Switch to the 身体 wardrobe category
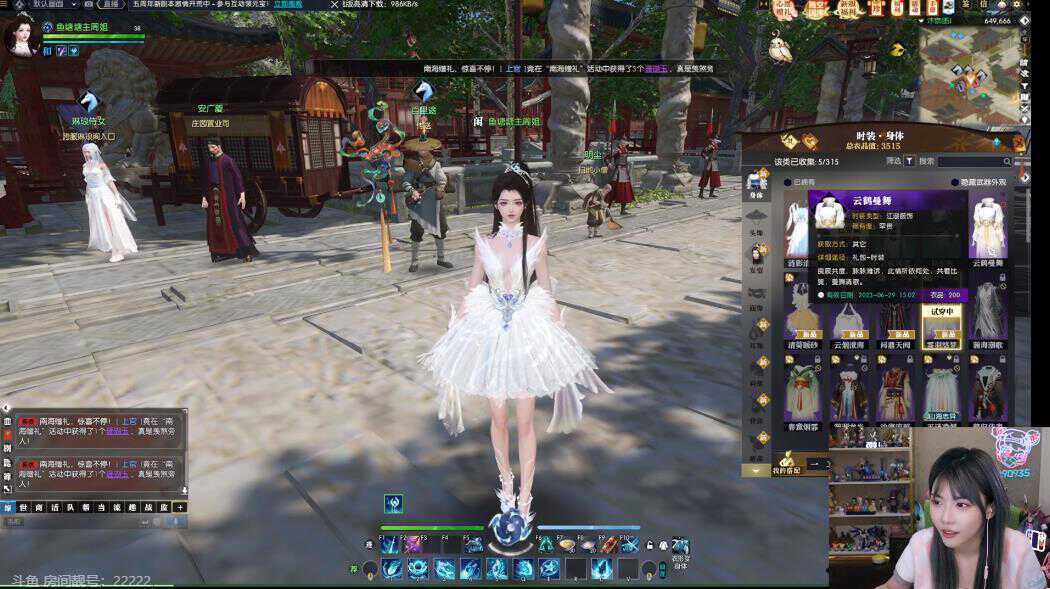1050x589 pixels. click(x=756, y=183)
